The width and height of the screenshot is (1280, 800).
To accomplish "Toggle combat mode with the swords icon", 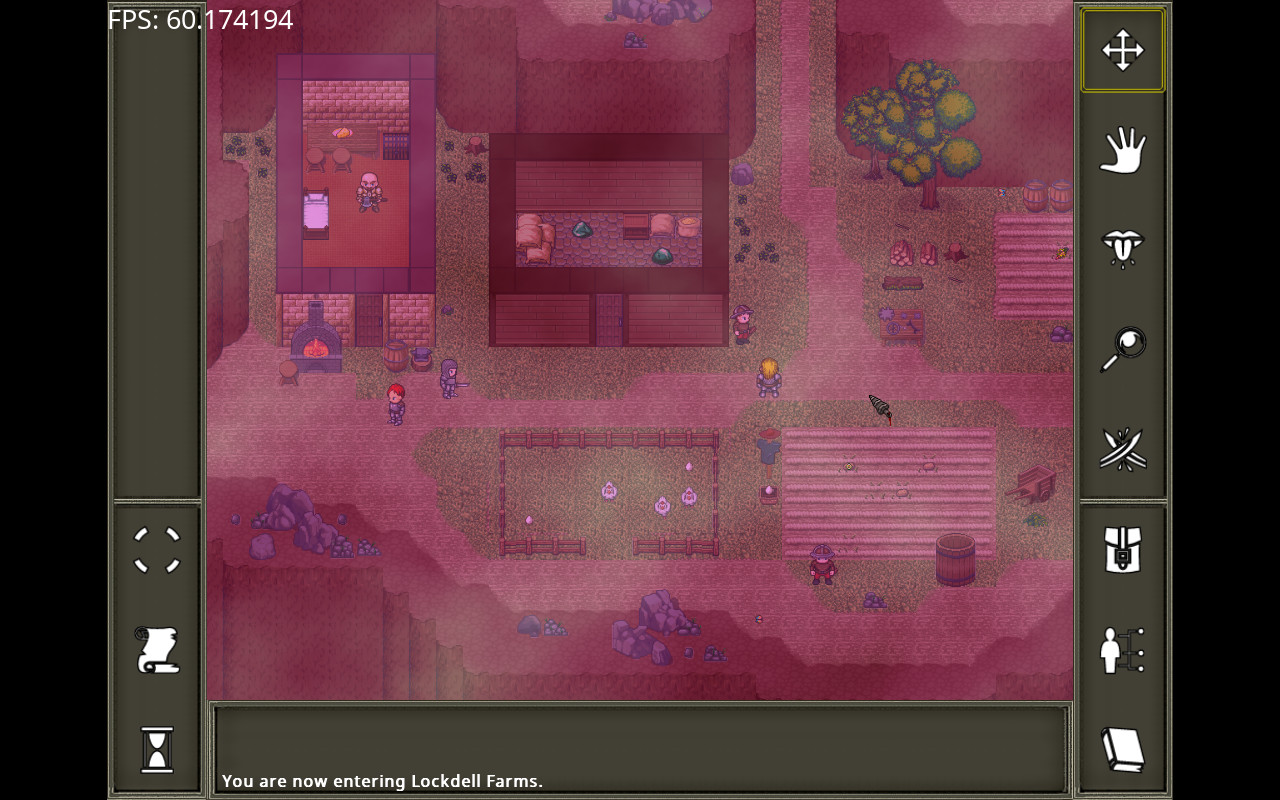I will [x=1122, y=448].
